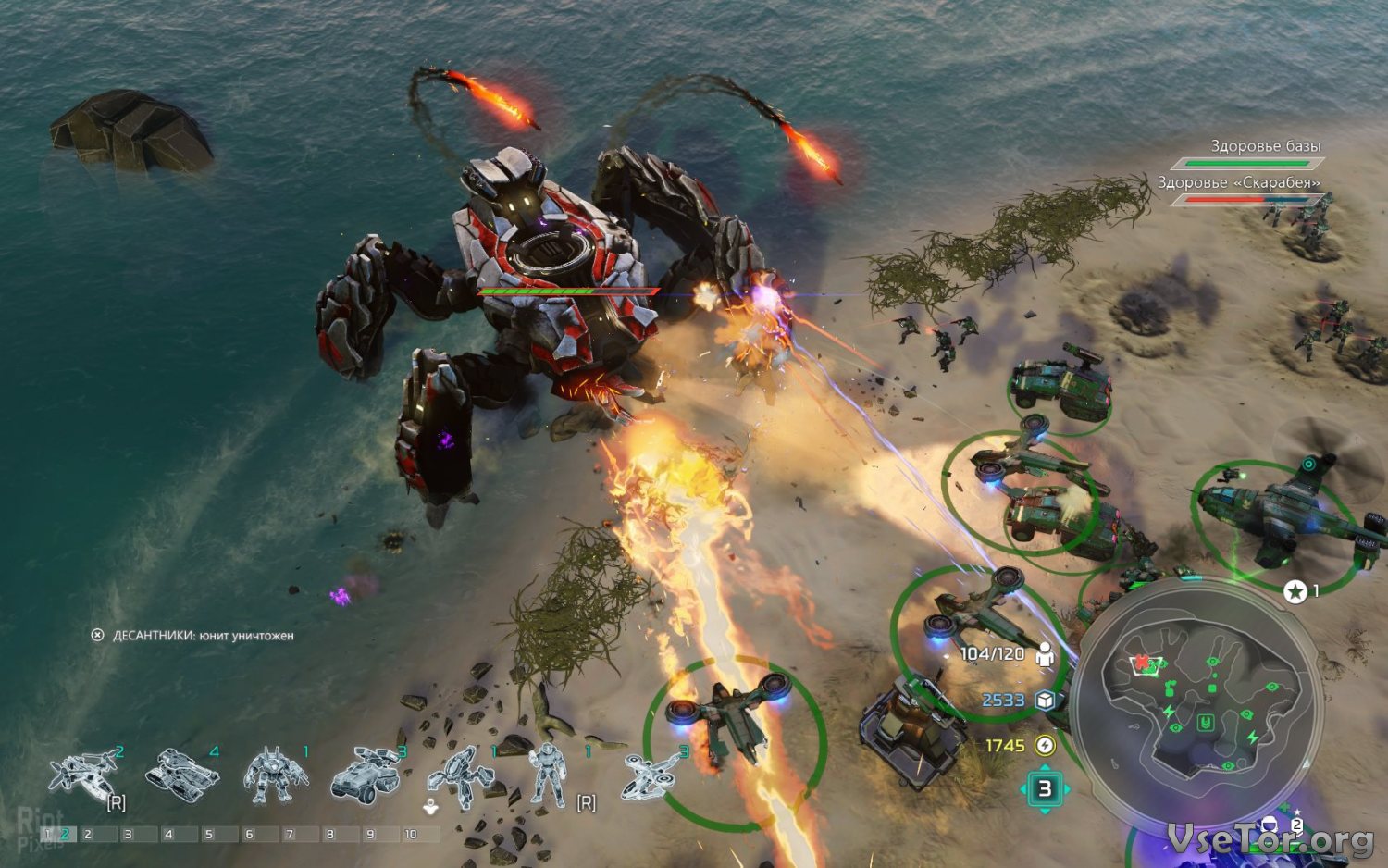Switch to control group 3
The height and width of the screenshot is (868, 1388).
128,835
